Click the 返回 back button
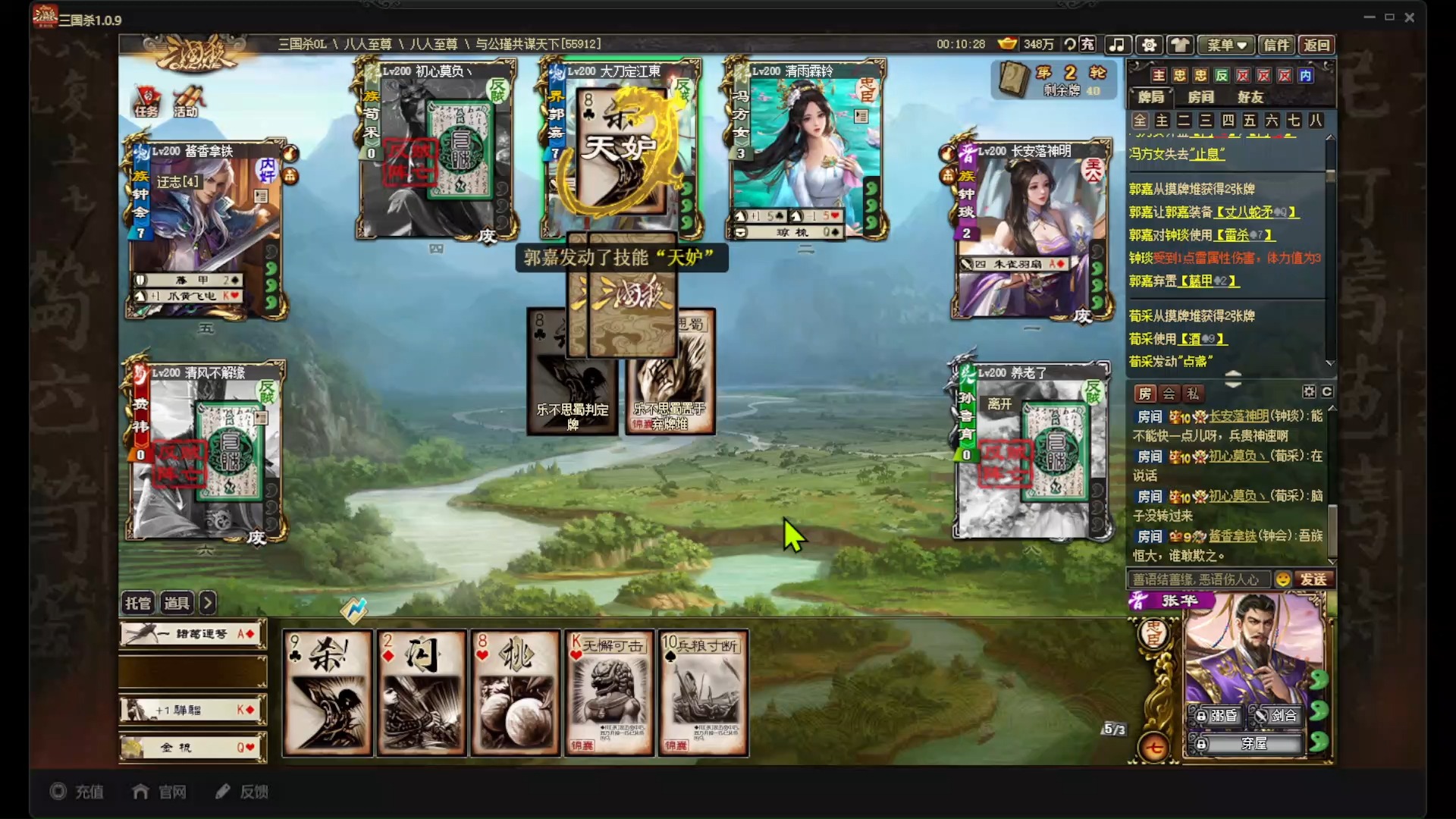Screen dimensions: 1456x819 point(1316,45)
